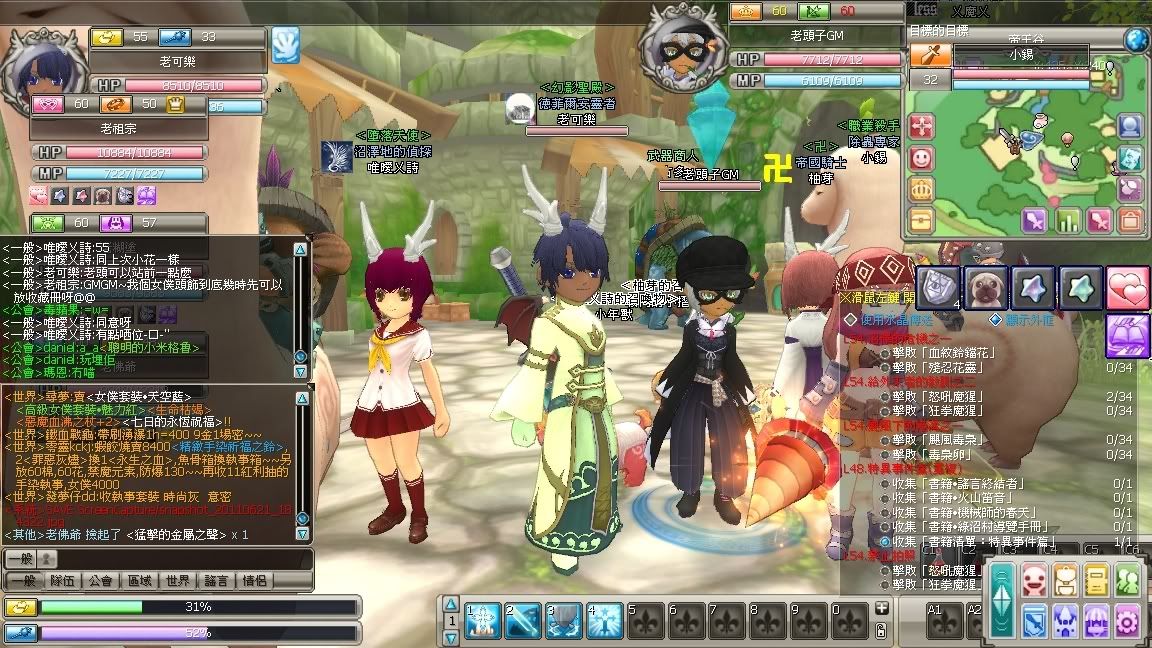Image resolution: width=1152 pixels, height=648 pixels.
Task: Click the chat message input box
Action: click(160, 559)
